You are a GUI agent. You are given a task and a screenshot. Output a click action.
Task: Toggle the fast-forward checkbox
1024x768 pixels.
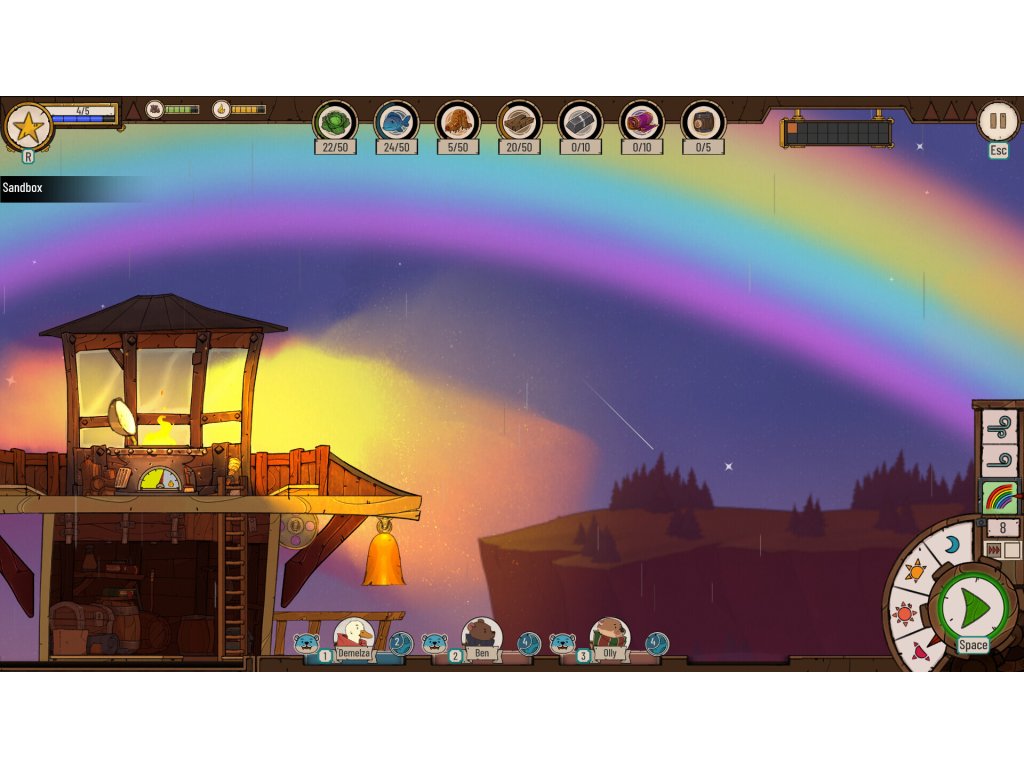1012,550
